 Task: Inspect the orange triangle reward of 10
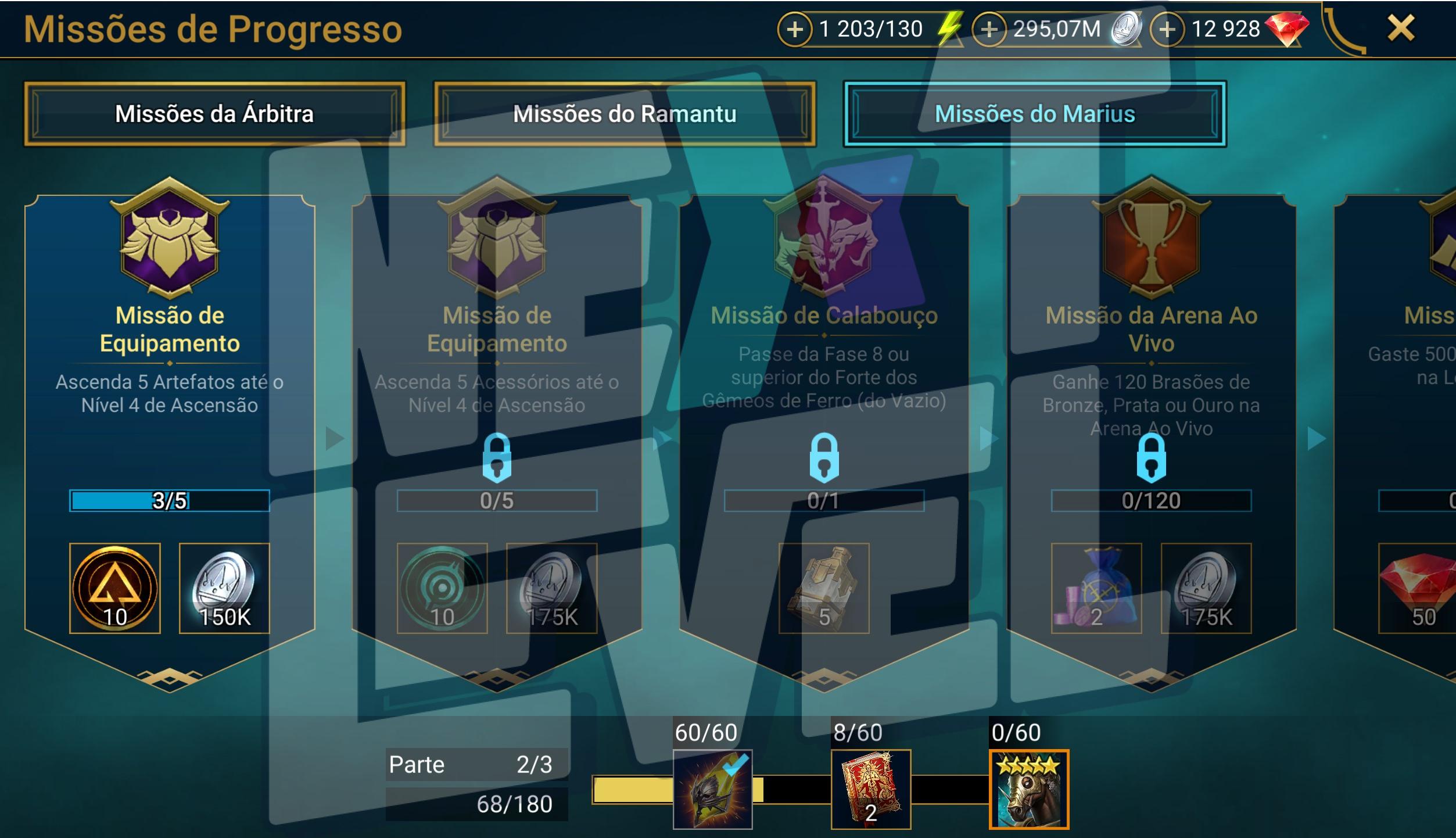[x=115, y=588]
